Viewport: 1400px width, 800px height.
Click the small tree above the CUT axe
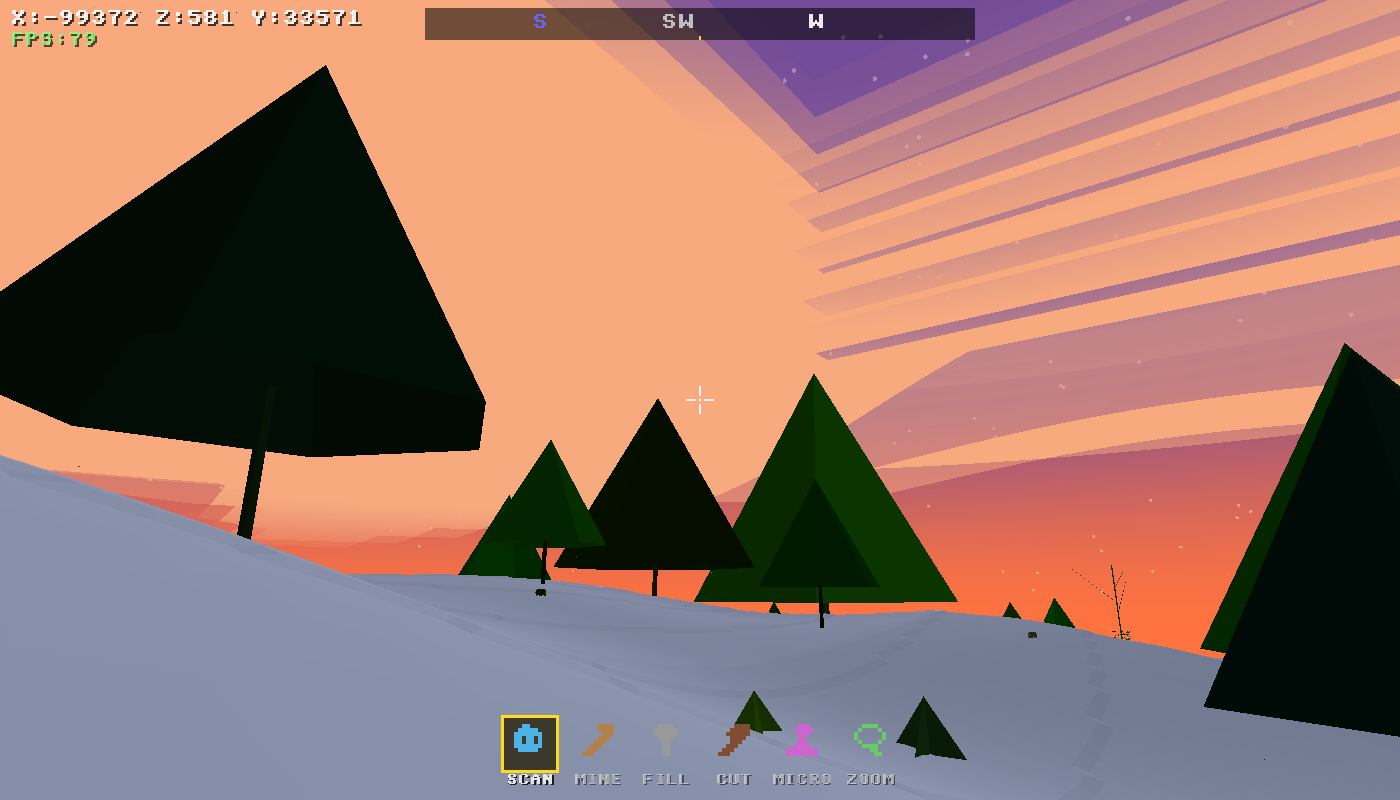757,710
